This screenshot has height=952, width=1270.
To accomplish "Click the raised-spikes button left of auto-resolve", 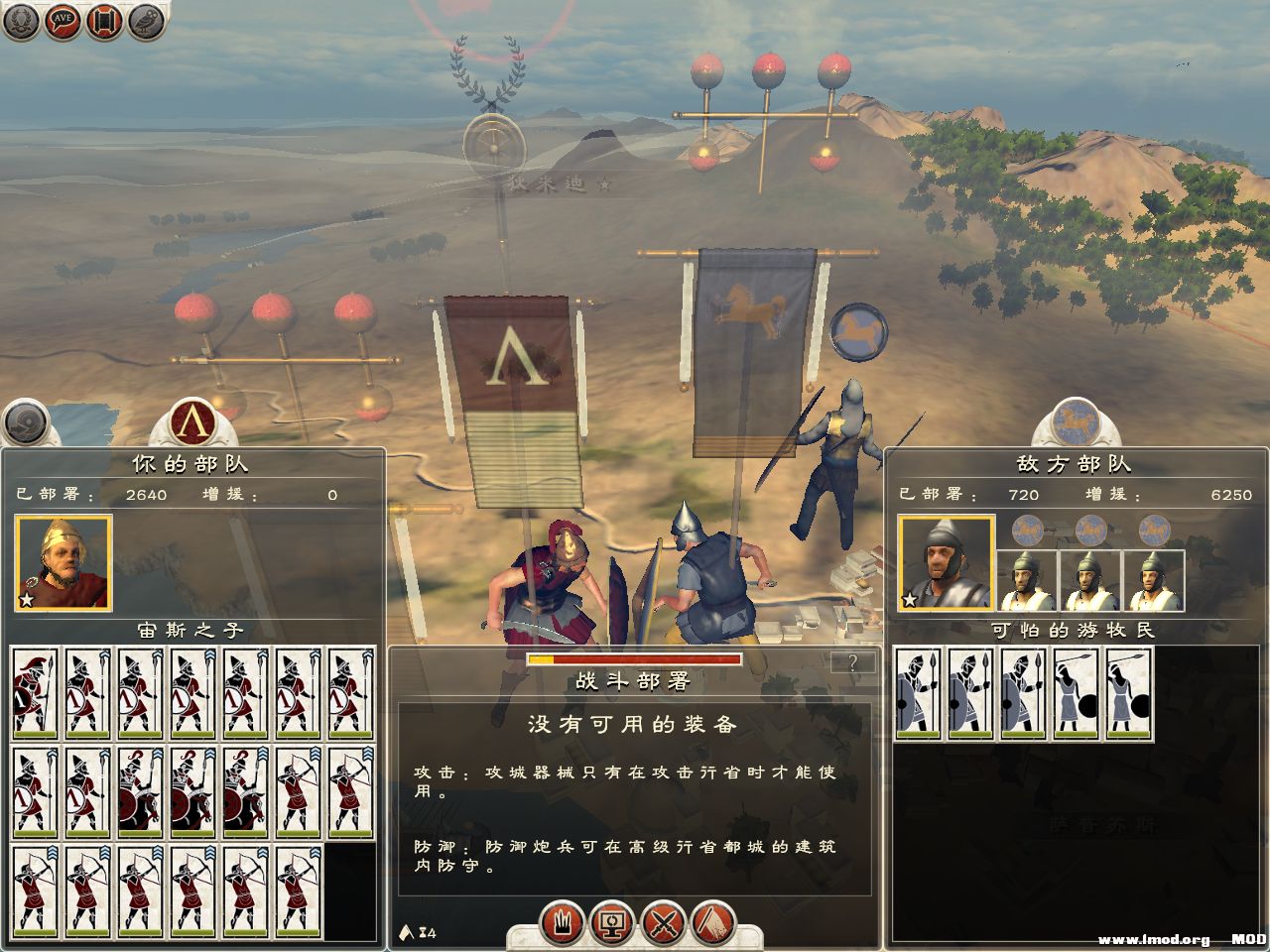I will click(562, 924).
